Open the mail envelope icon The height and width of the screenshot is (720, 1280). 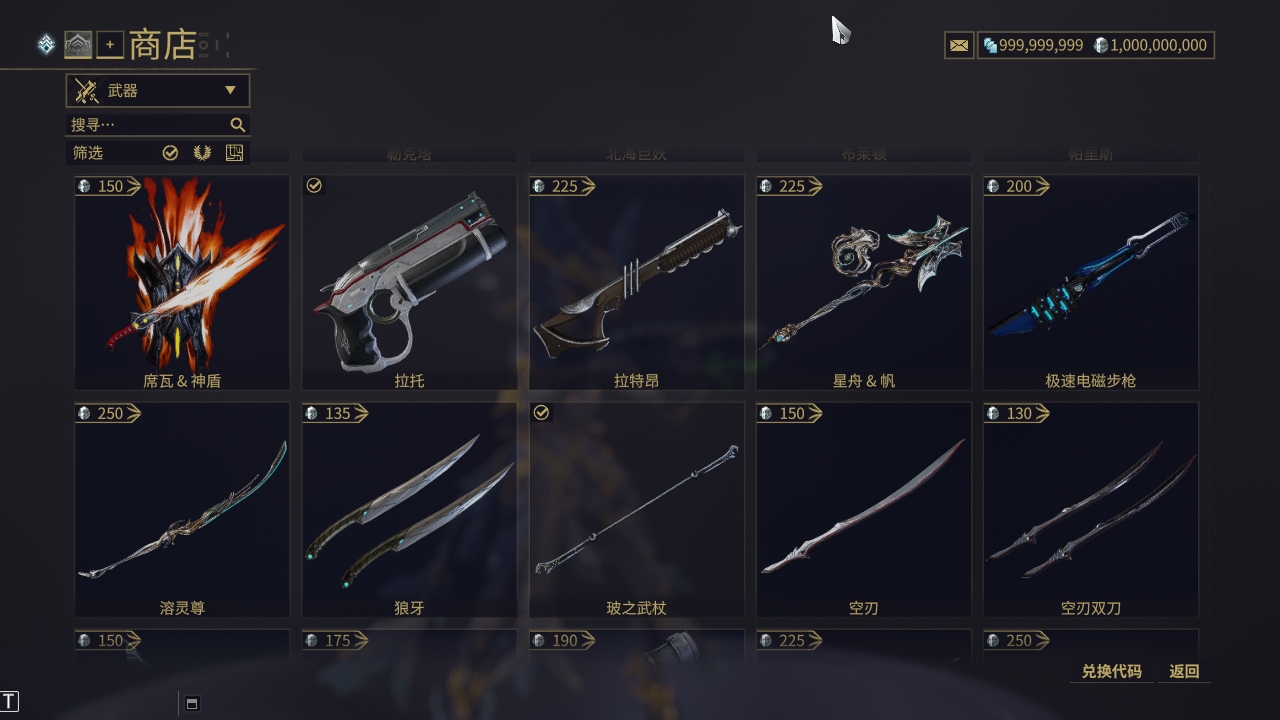tap(959, 45)
